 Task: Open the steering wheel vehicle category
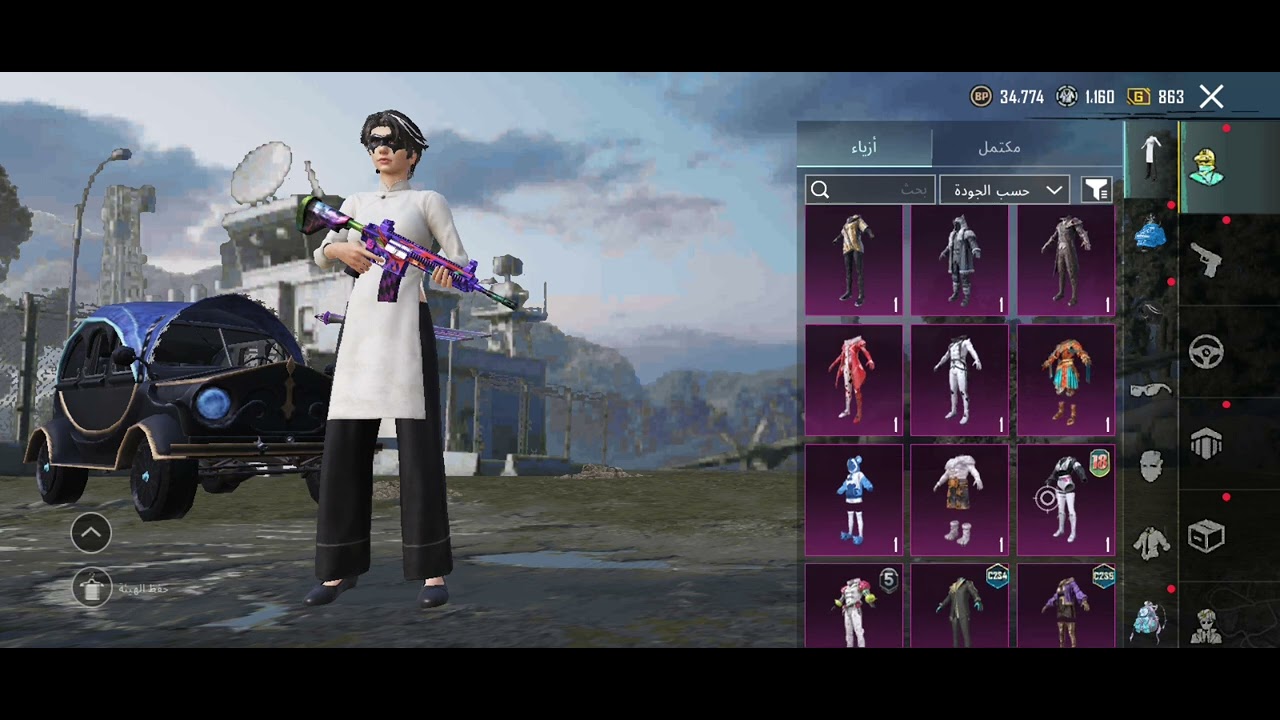click(x=1207, y=352)
